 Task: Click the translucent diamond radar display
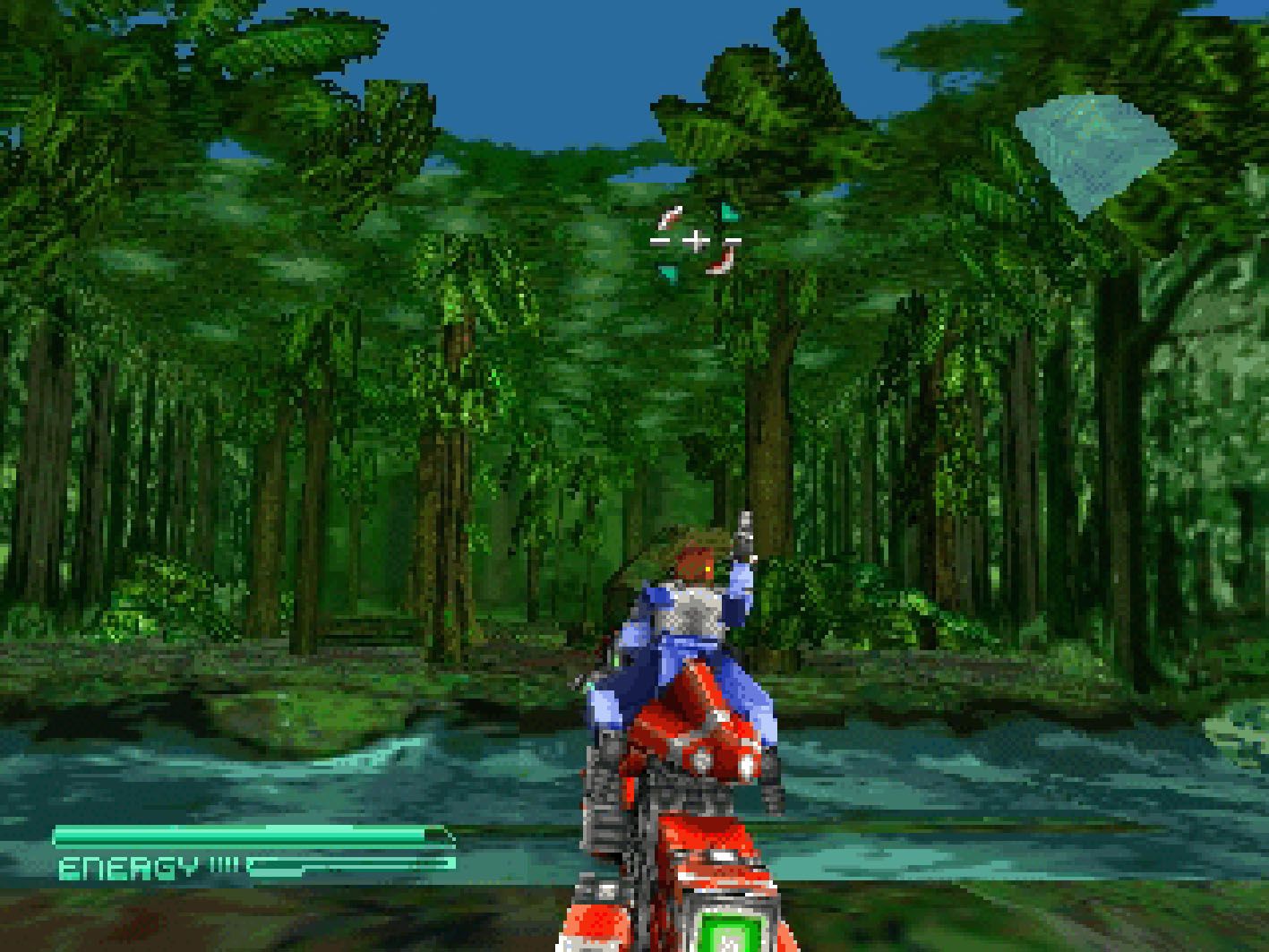1094,150
